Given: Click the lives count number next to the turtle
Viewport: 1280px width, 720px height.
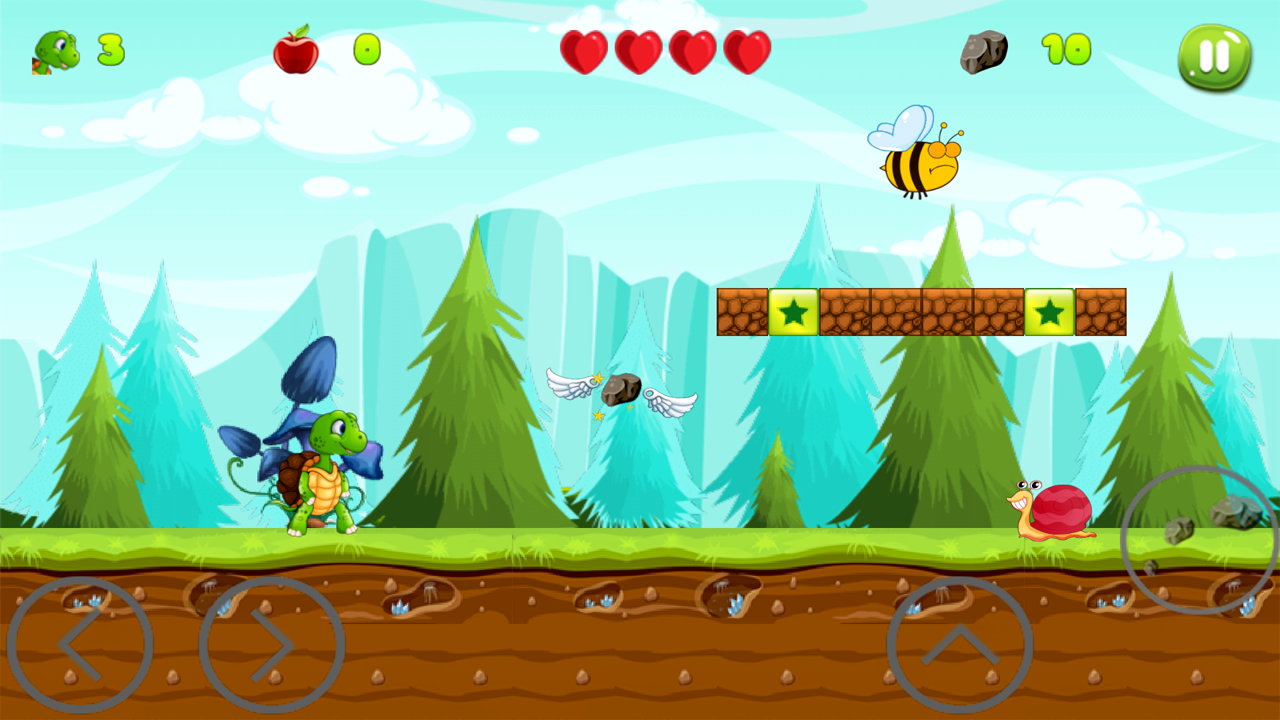Looking at the screenshot, I should [x=110, y=52].
